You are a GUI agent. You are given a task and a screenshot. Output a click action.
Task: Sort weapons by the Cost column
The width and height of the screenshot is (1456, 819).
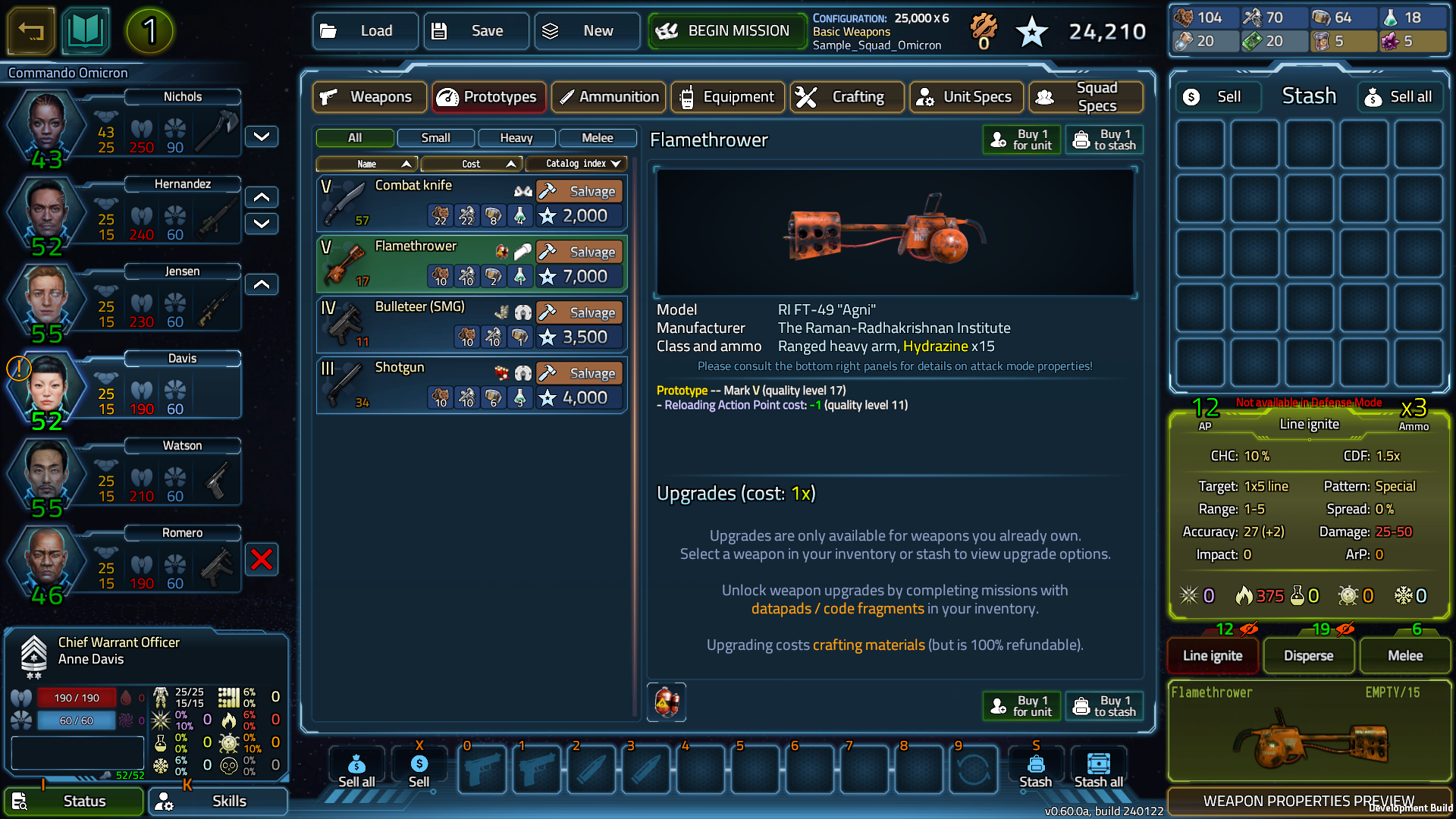(471, 164)
